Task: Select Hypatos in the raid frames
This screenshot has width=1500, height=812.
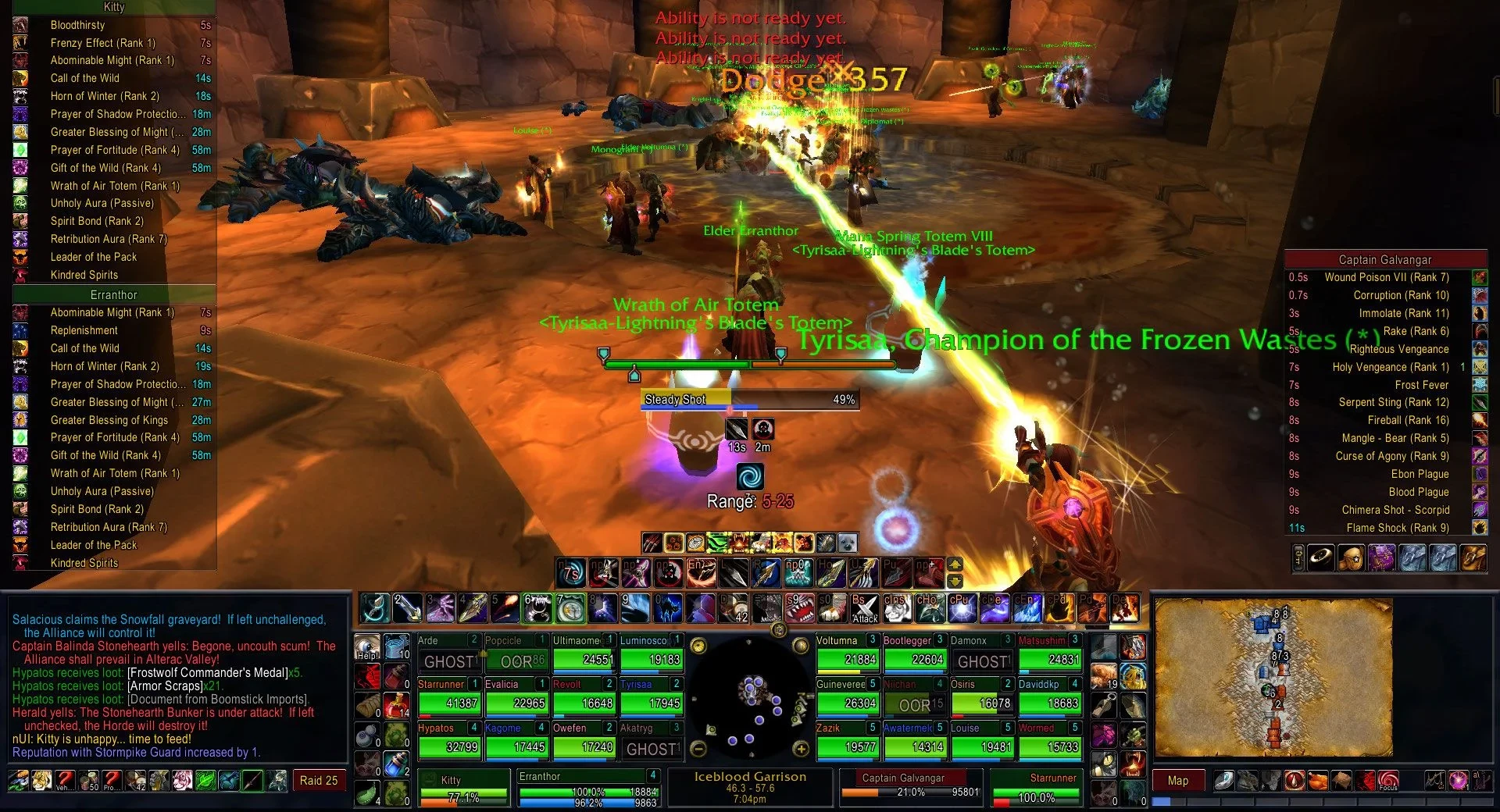Action: (449, 739)
